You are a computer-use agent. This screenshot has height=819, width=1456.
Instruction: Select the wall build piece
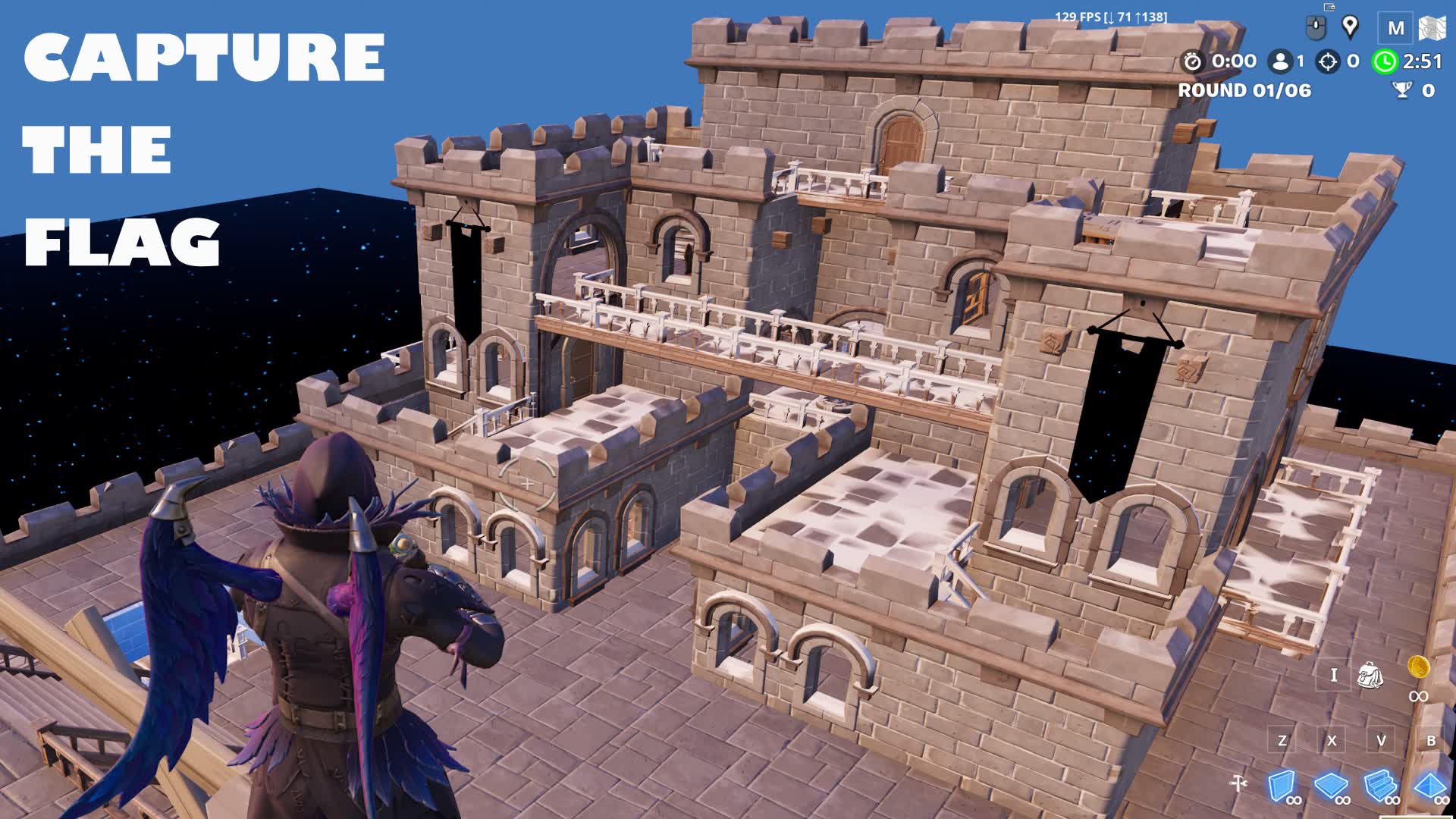click(x=1282, y=783)
